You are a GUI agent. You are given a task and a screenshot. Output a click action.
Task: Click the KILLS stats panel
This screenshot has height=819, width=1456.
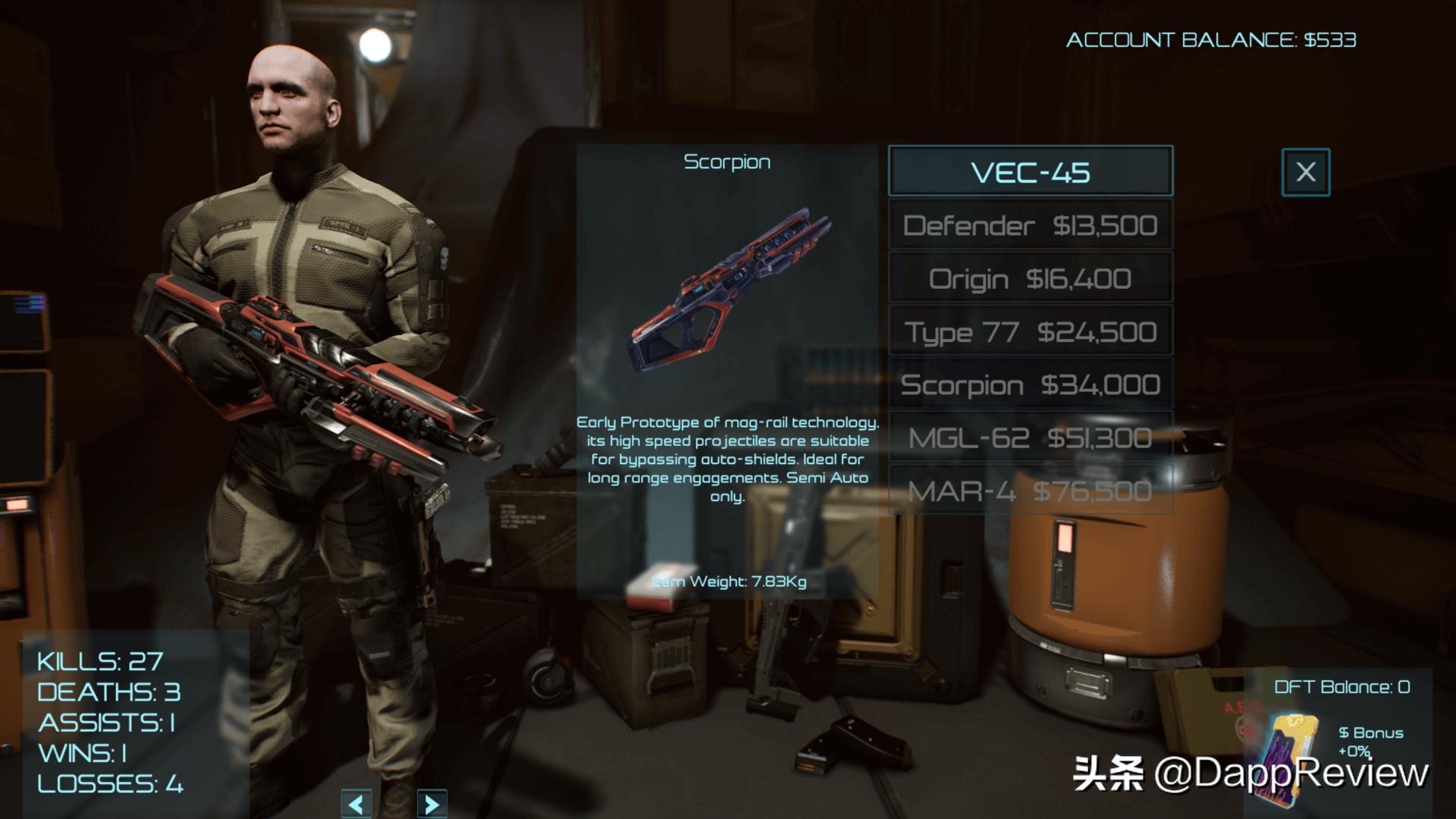point(99,660)
